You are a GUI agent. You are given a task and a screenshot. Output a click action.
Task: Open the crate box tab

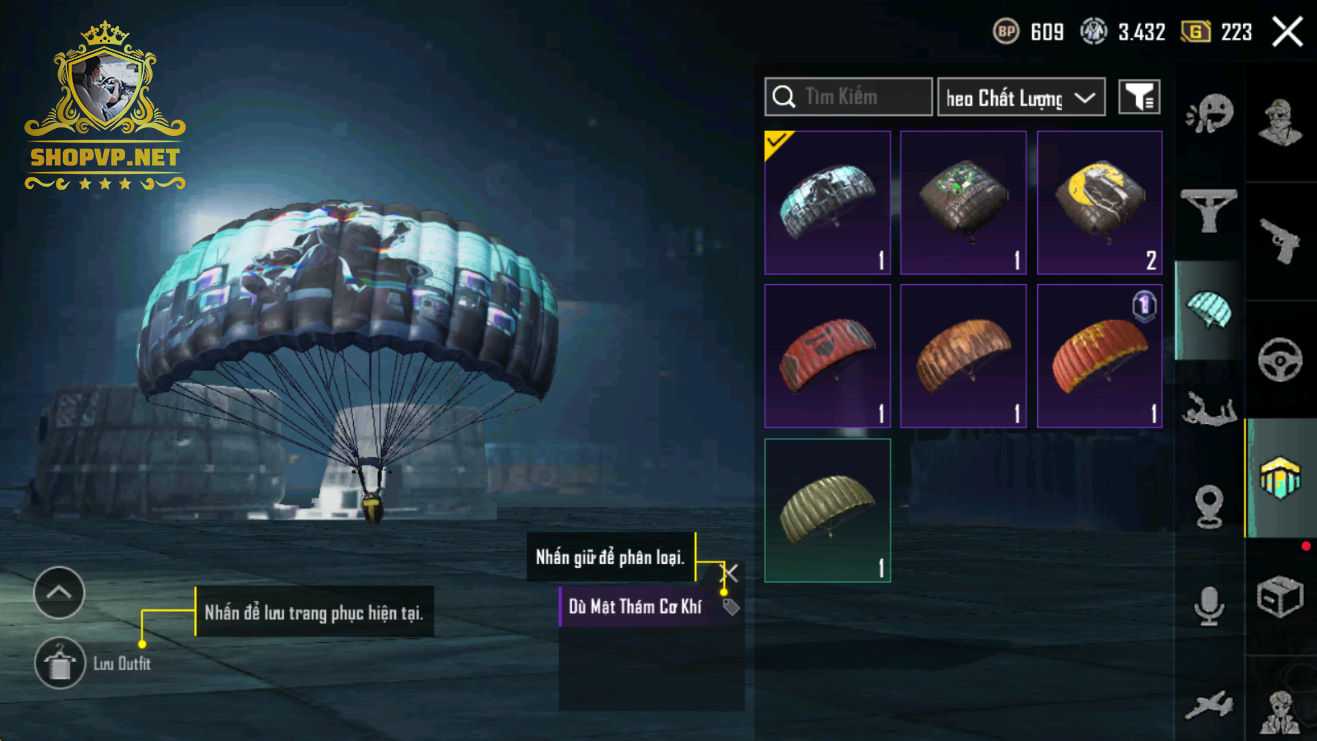pos(1280,597)
